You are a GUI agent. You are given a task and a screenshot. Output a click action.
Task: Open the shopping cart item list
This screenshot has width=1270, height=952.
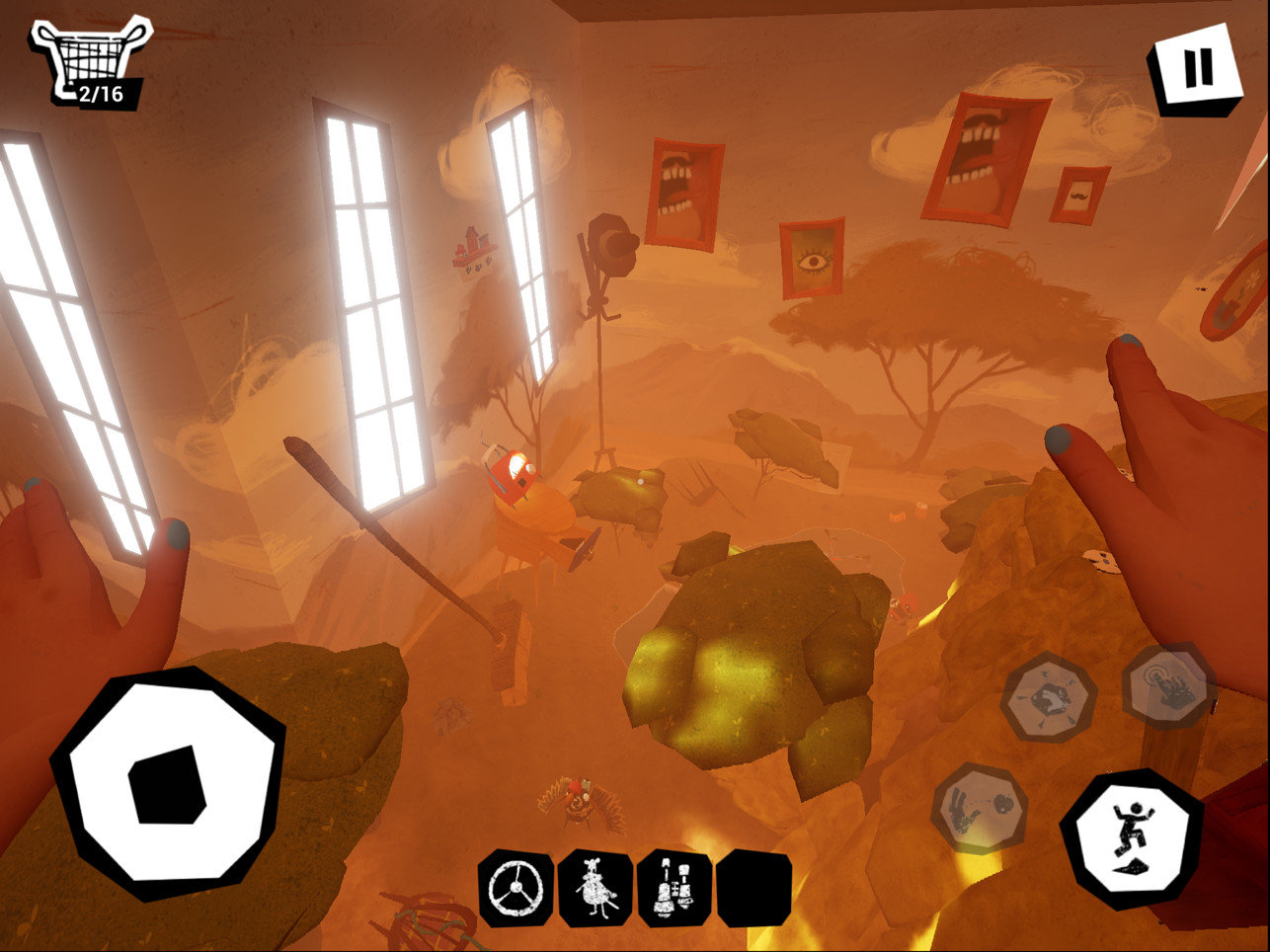click(90, 59)
